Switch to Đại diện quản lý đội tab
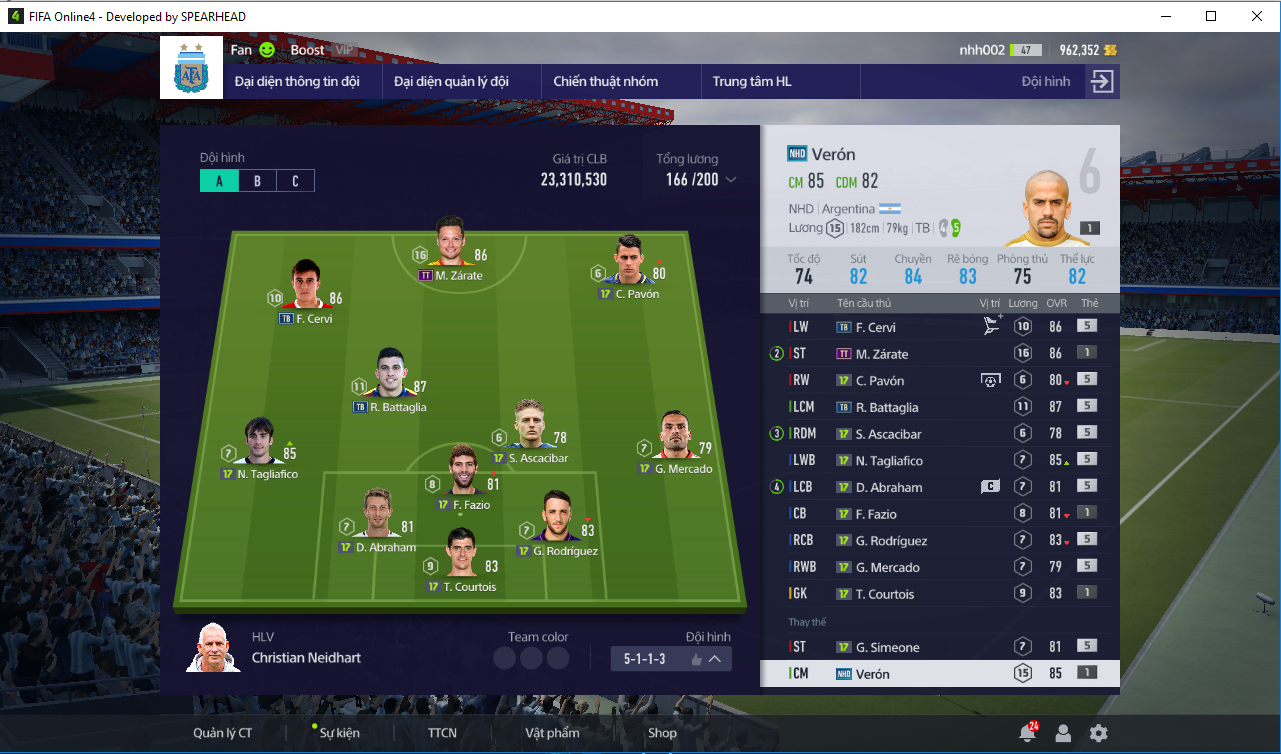 [451, 82]
